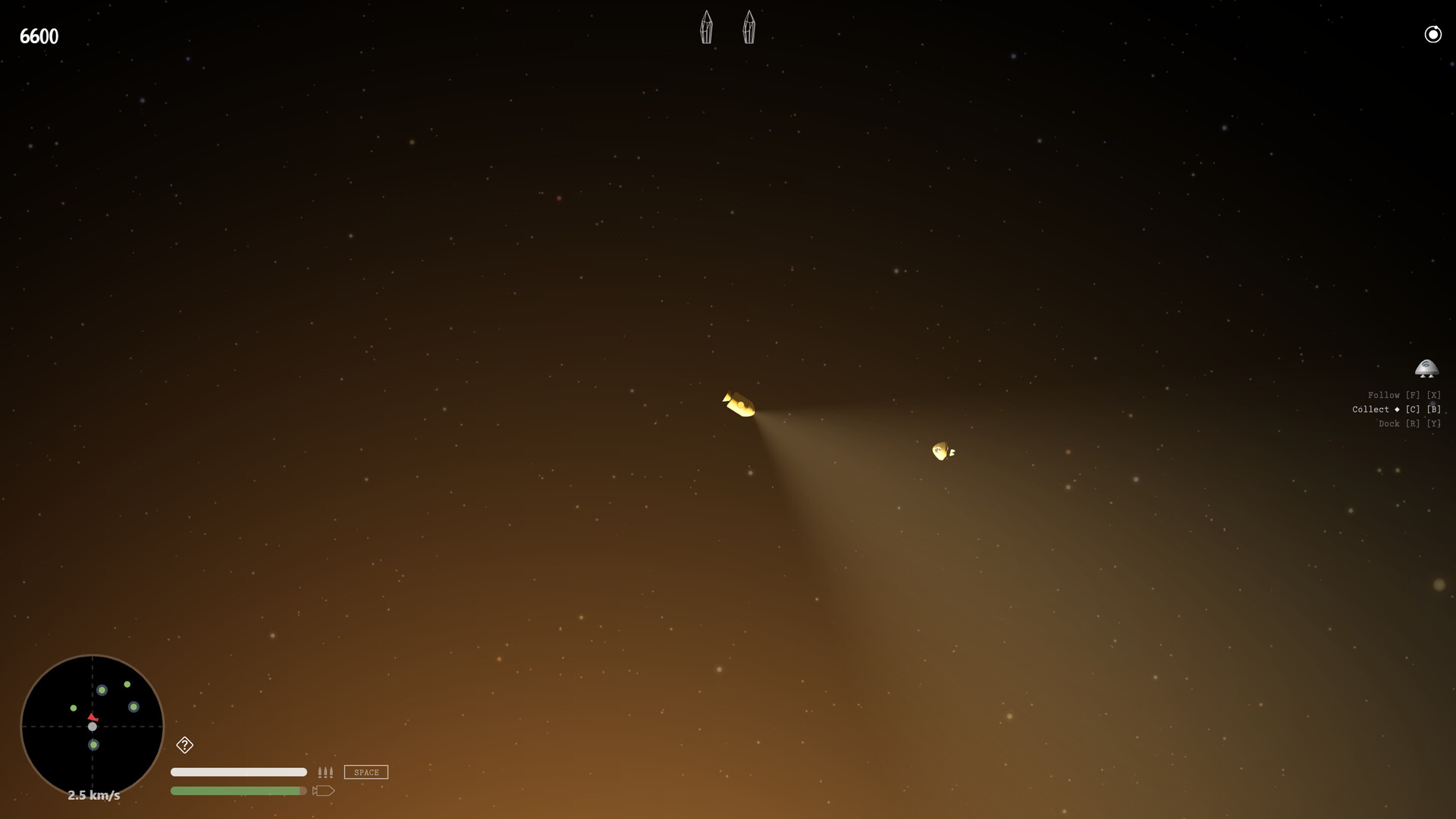1456x819 pixels.
Task: Toggle Follow mode on the targeted ship
Action: [1385, 394]
